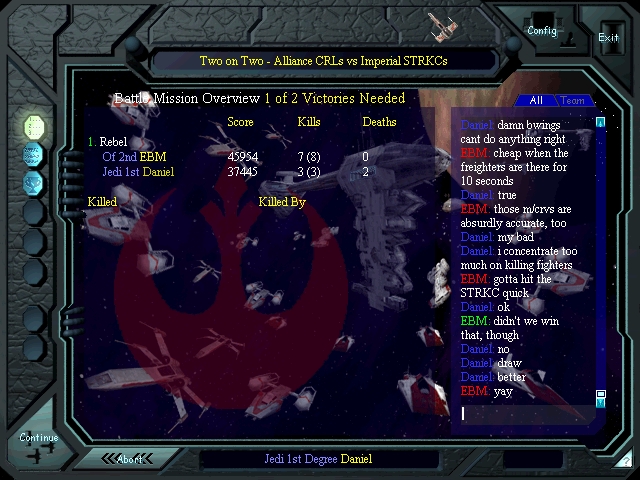Select the Rebel emblem sidebar icon
Viewport: 640px width, 480px height.
(34, 182)
